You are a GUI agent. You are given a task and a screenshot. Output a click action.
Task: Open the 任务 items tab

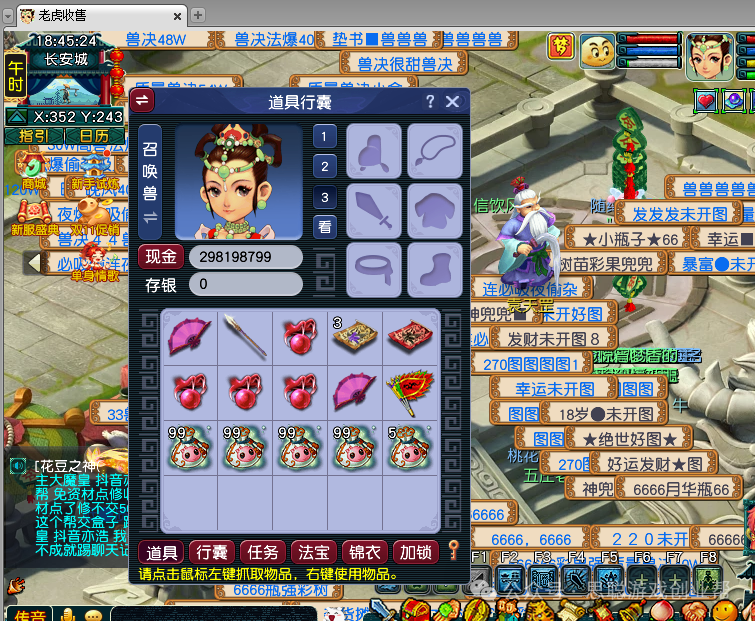[x=263, y=551]
